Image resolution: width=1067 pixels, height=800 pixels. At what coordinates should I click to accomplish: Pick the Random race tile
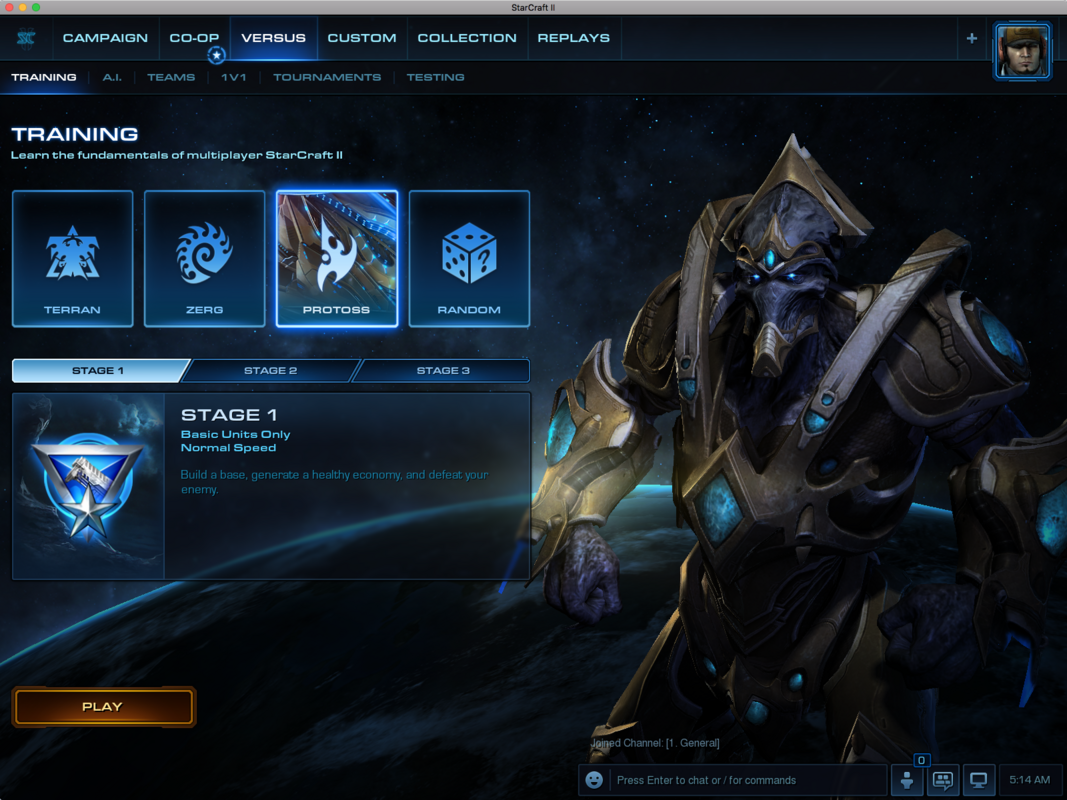(x=469, y=259)
